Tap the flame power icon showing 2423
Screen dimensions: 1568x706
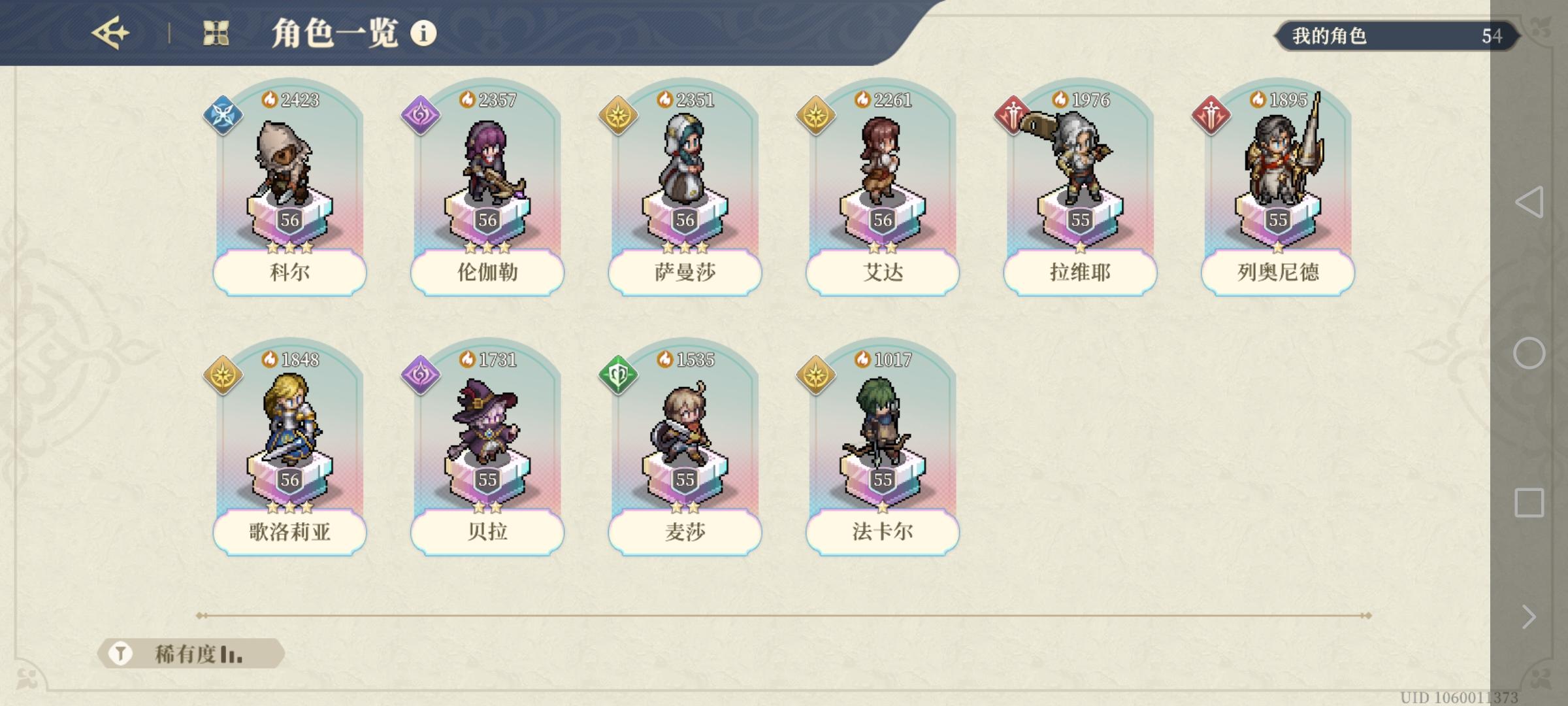[269, 99]
